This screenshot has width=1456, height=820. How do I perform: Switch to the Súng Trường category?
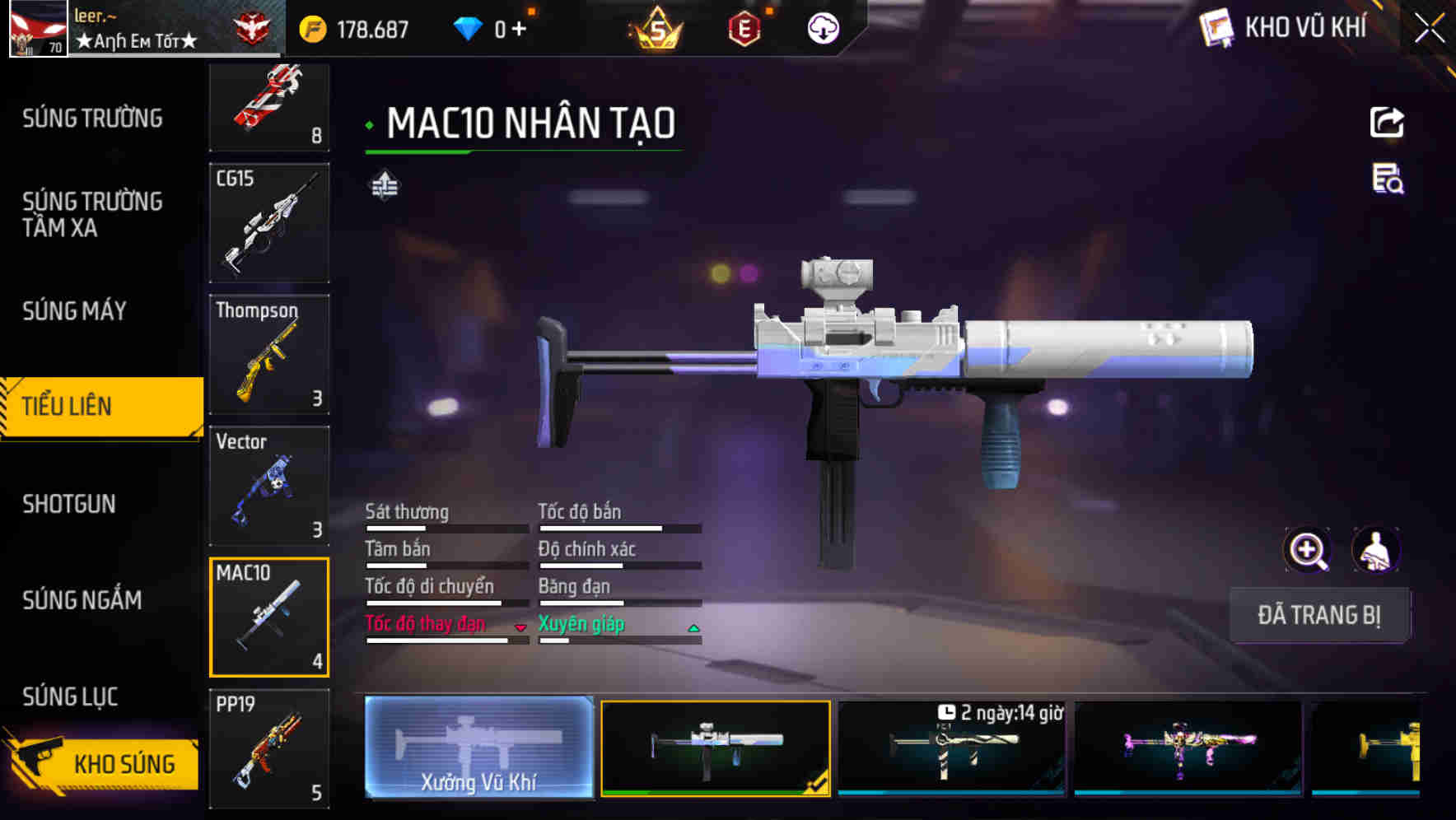tap(92, 119)
